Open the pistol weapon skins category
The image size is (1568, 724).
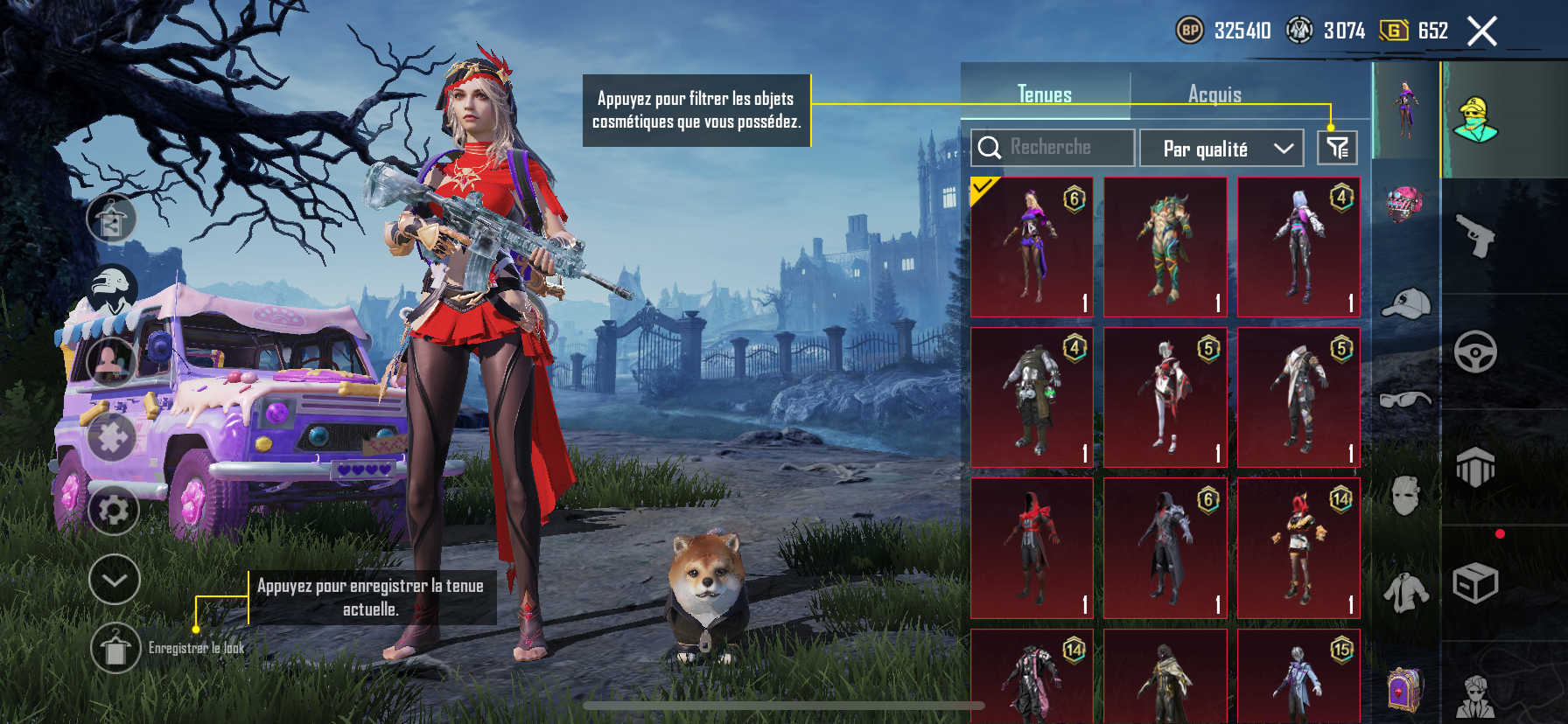click(x=1475, y=235)
